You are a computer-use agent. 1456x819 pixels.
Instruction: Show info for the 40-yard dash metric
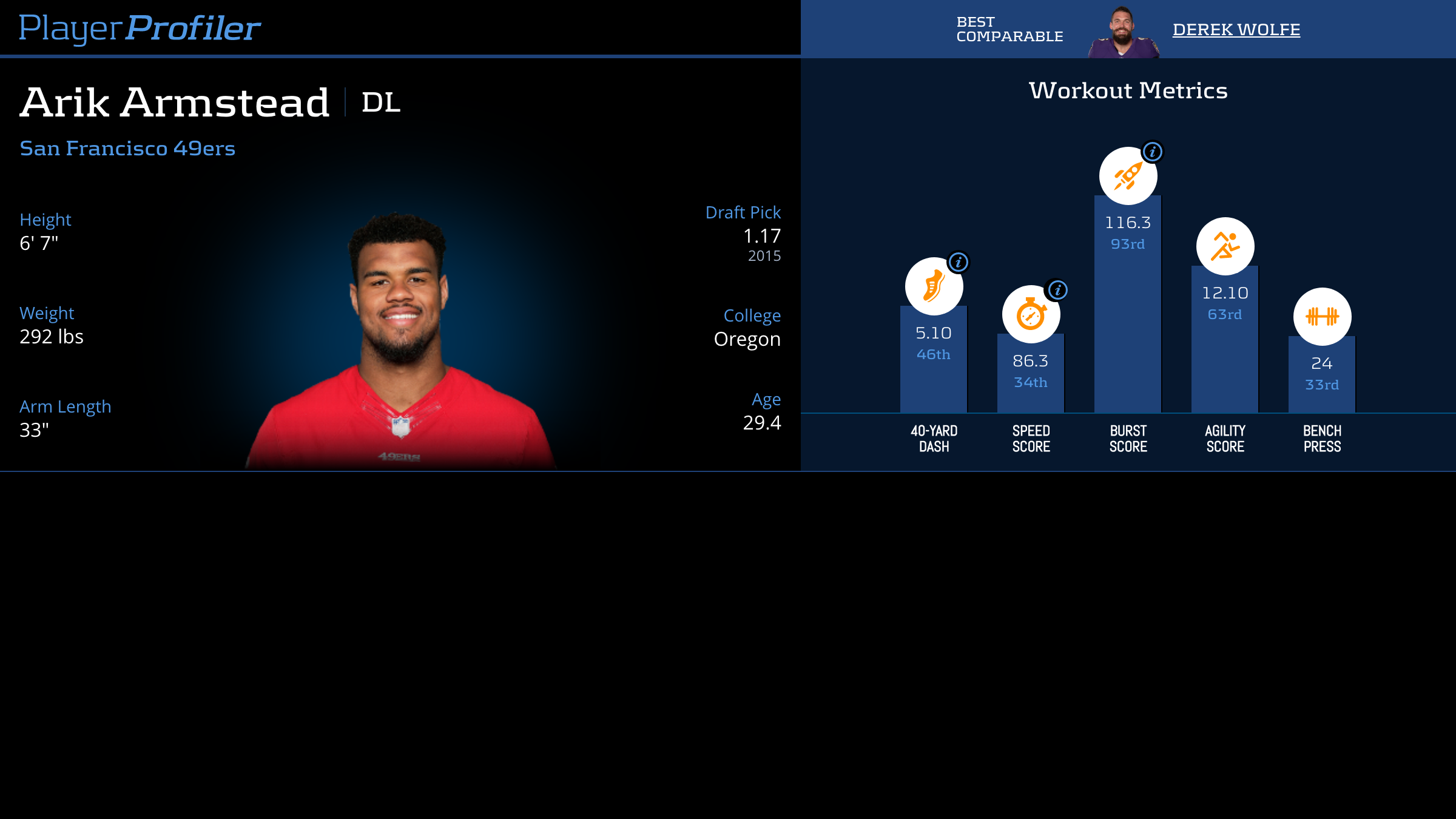tap(959, 262)
